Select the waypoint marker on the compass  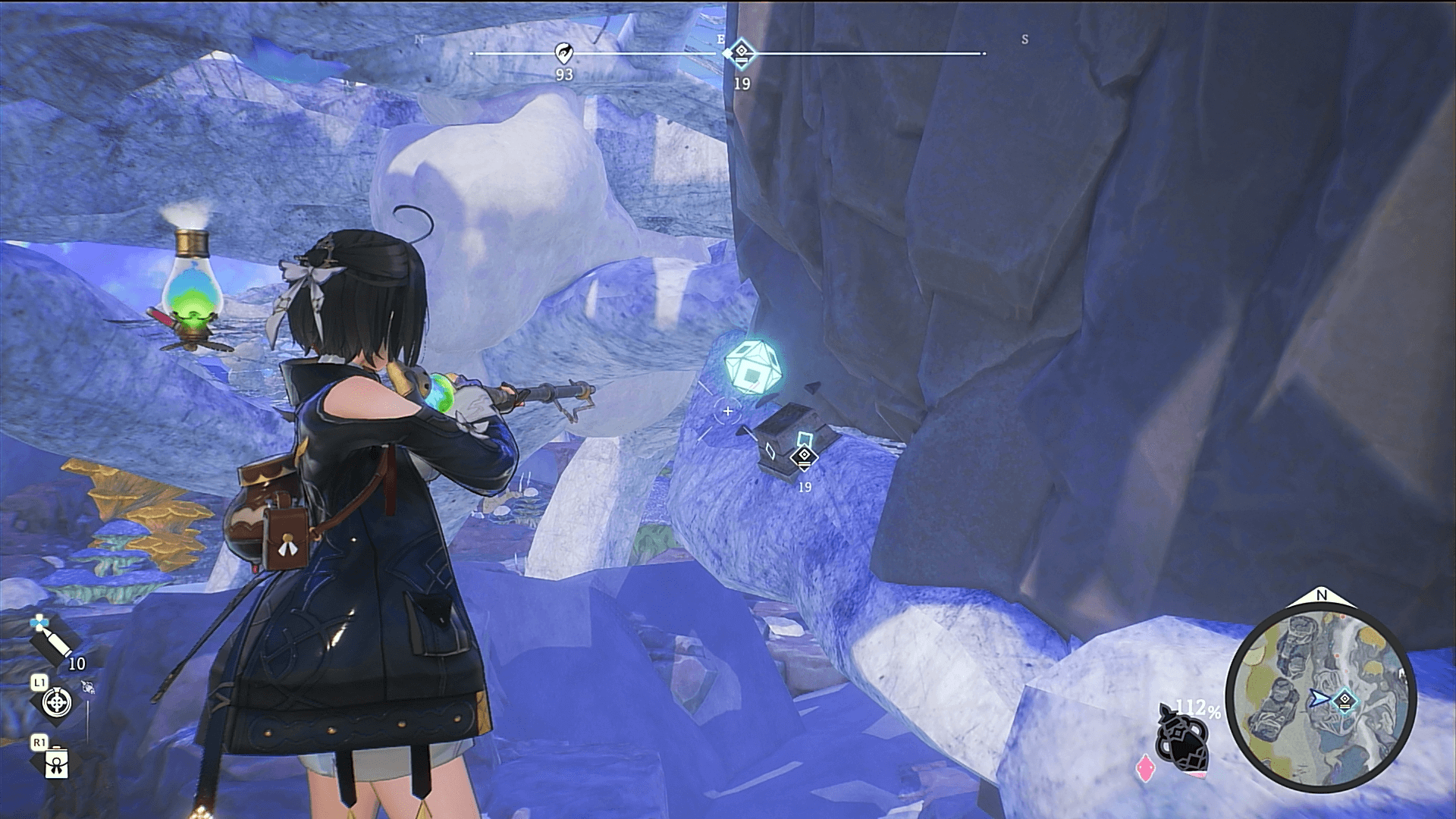click(x=741, y=54)
